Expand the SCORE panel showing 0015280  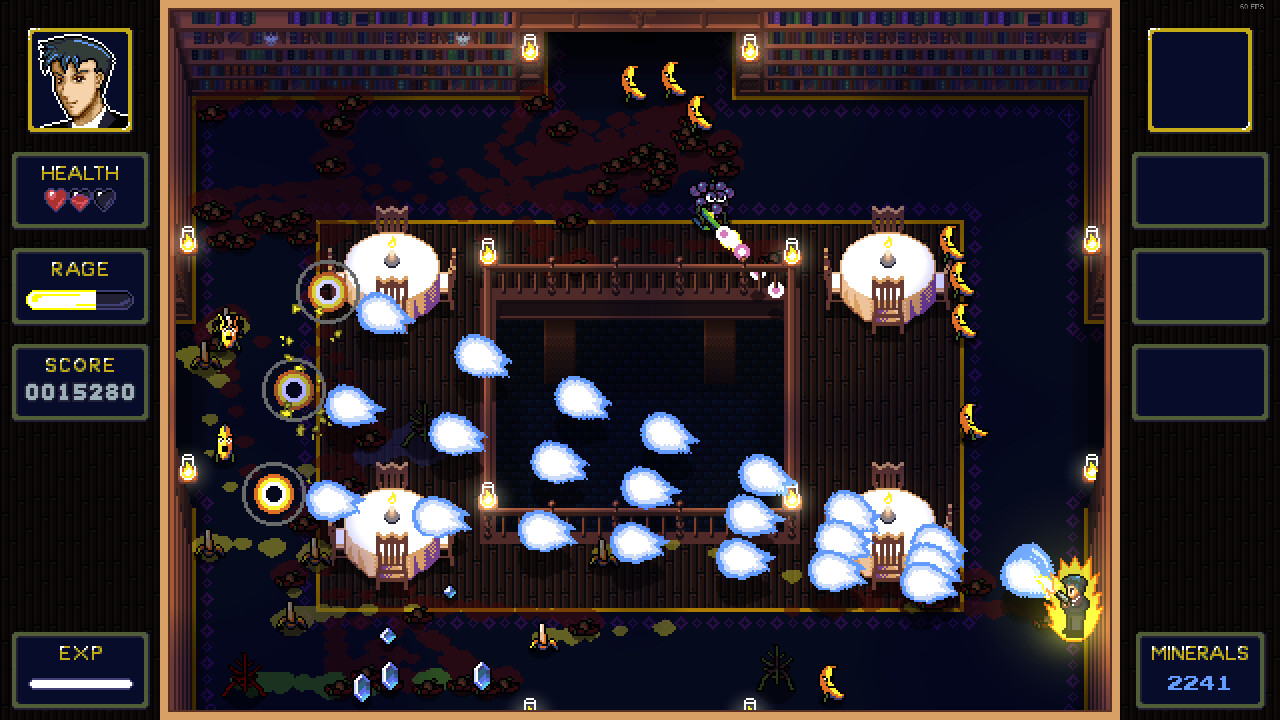point(80,381)
